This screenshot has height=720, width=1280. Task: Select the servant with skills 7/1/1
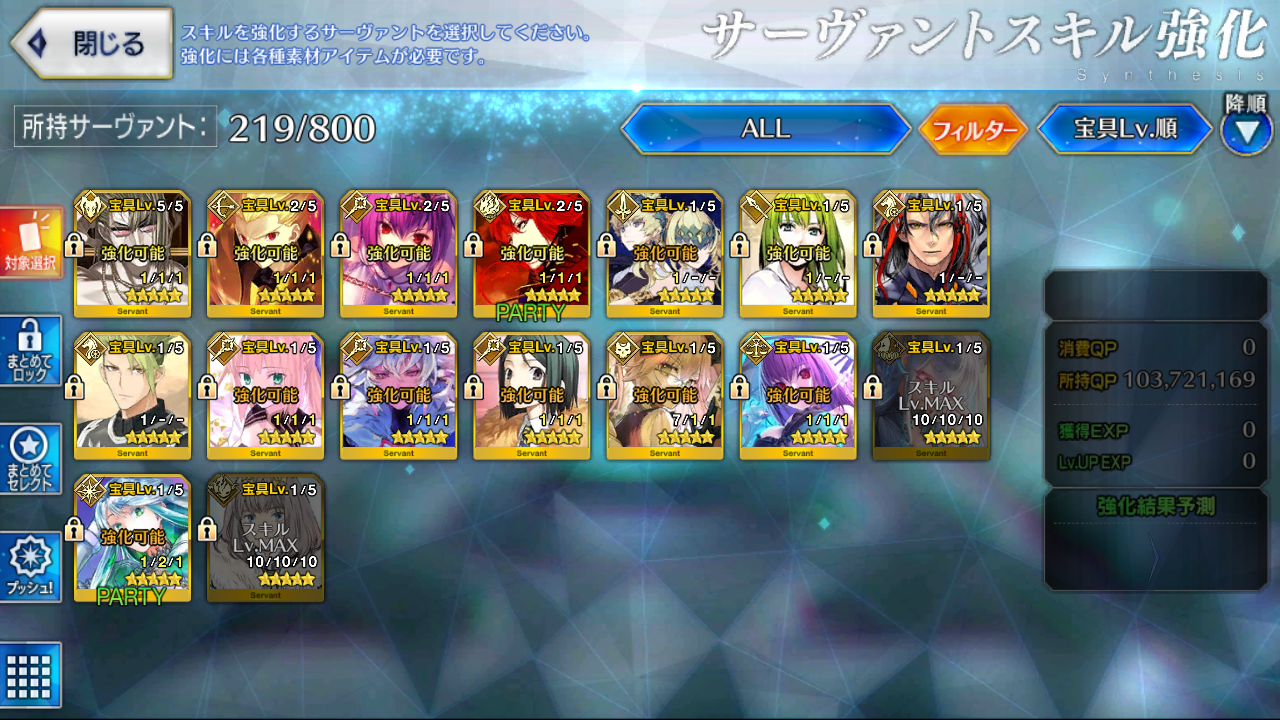tap(664, 396)
